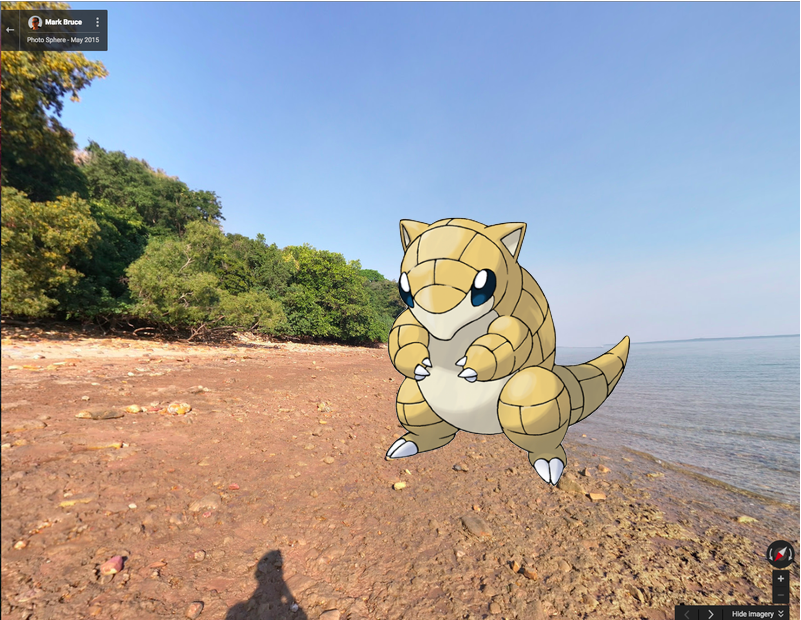Click the compass to reset orientation
801x620 pixels.
click(x=780, y=553)
